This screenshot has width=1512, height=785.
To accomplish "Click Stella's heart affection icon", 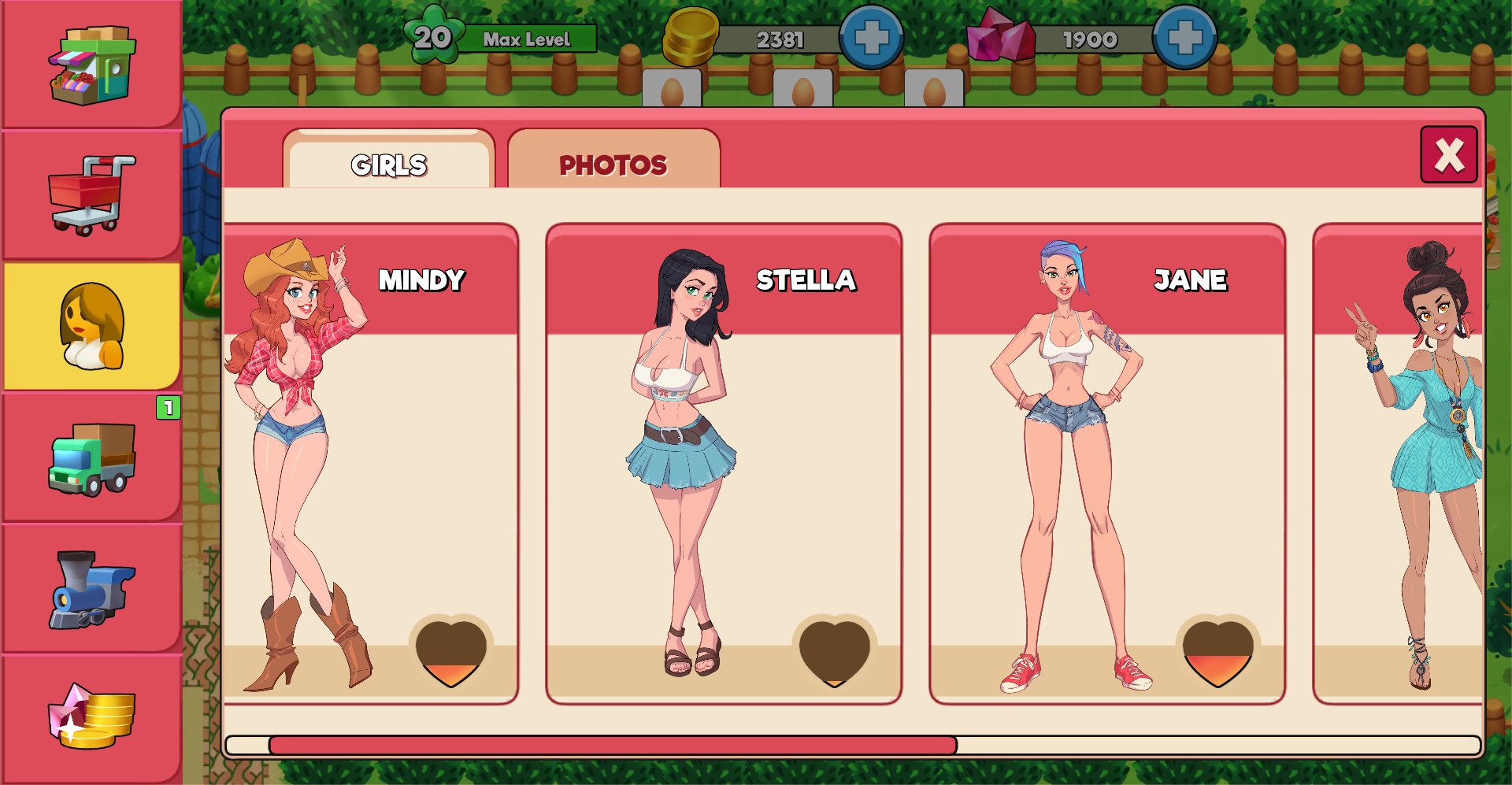I will (x=834, y=653).
